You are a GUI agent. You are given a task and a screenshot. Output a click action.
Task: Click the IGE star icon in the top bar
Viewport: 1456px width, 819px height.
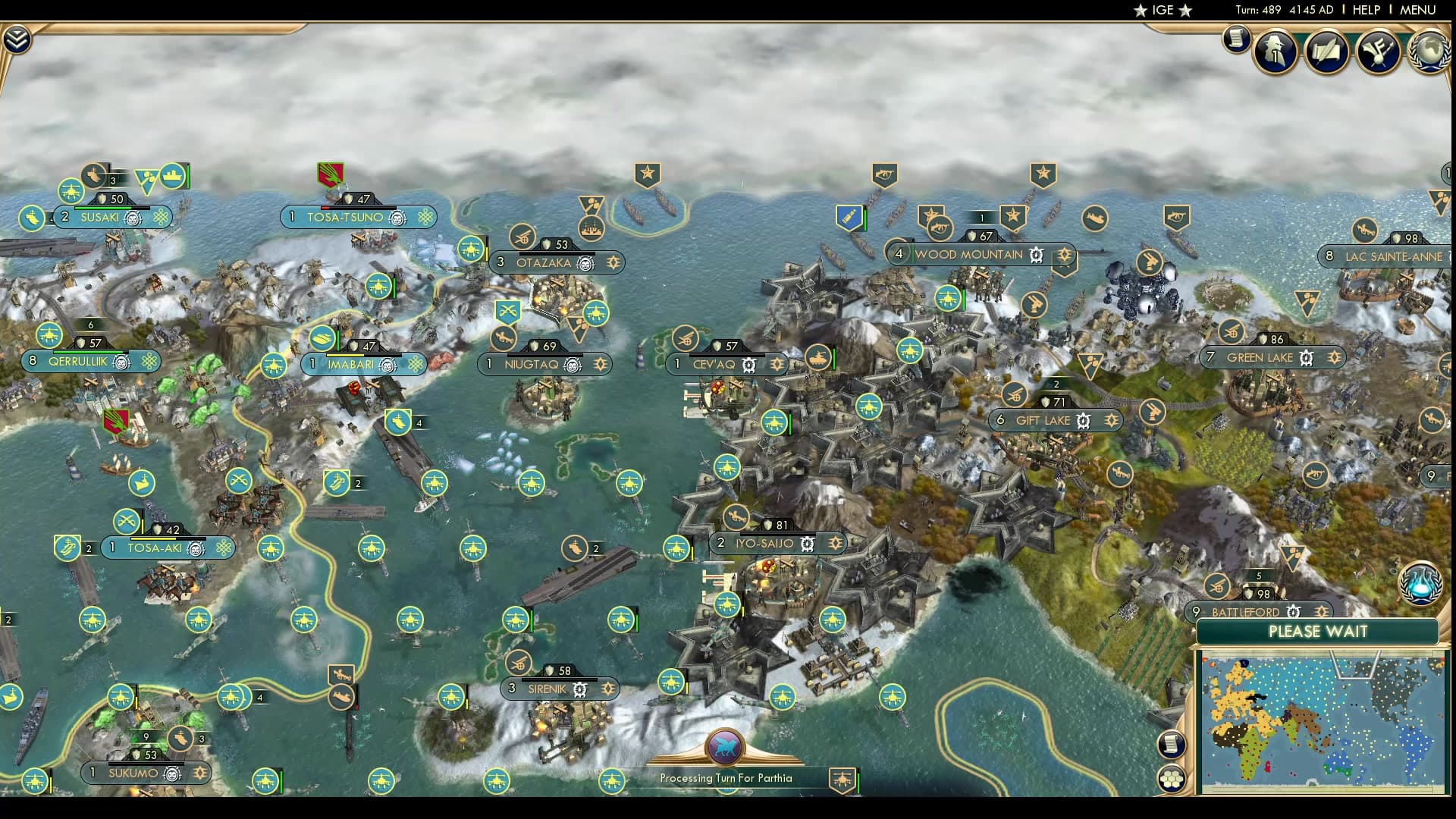(x=1140, y=11)
